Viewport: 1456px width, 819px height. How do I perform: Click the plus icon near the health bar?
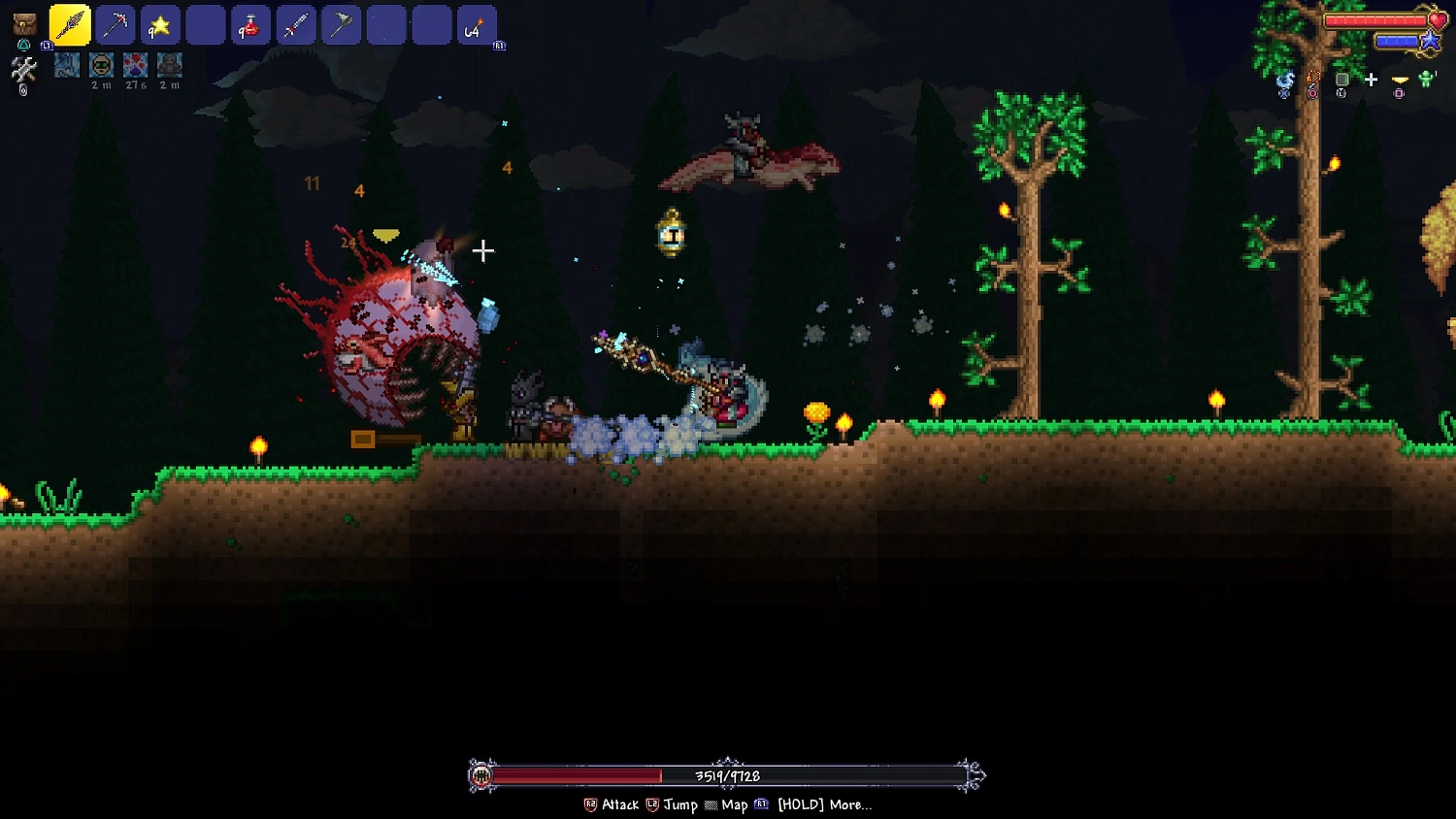(x=1372, y=80)
